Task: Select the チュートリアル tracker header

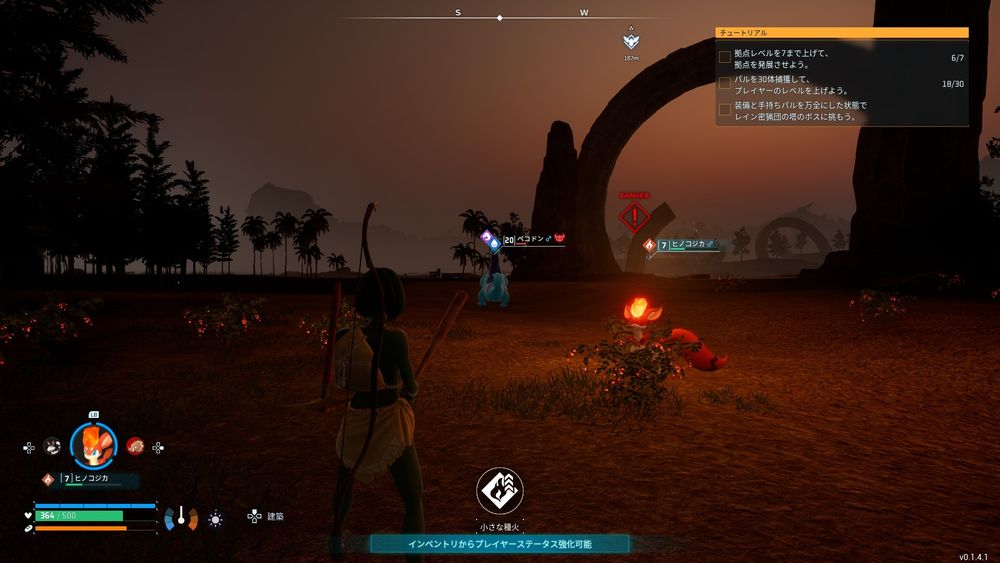Action: [841, 32]
